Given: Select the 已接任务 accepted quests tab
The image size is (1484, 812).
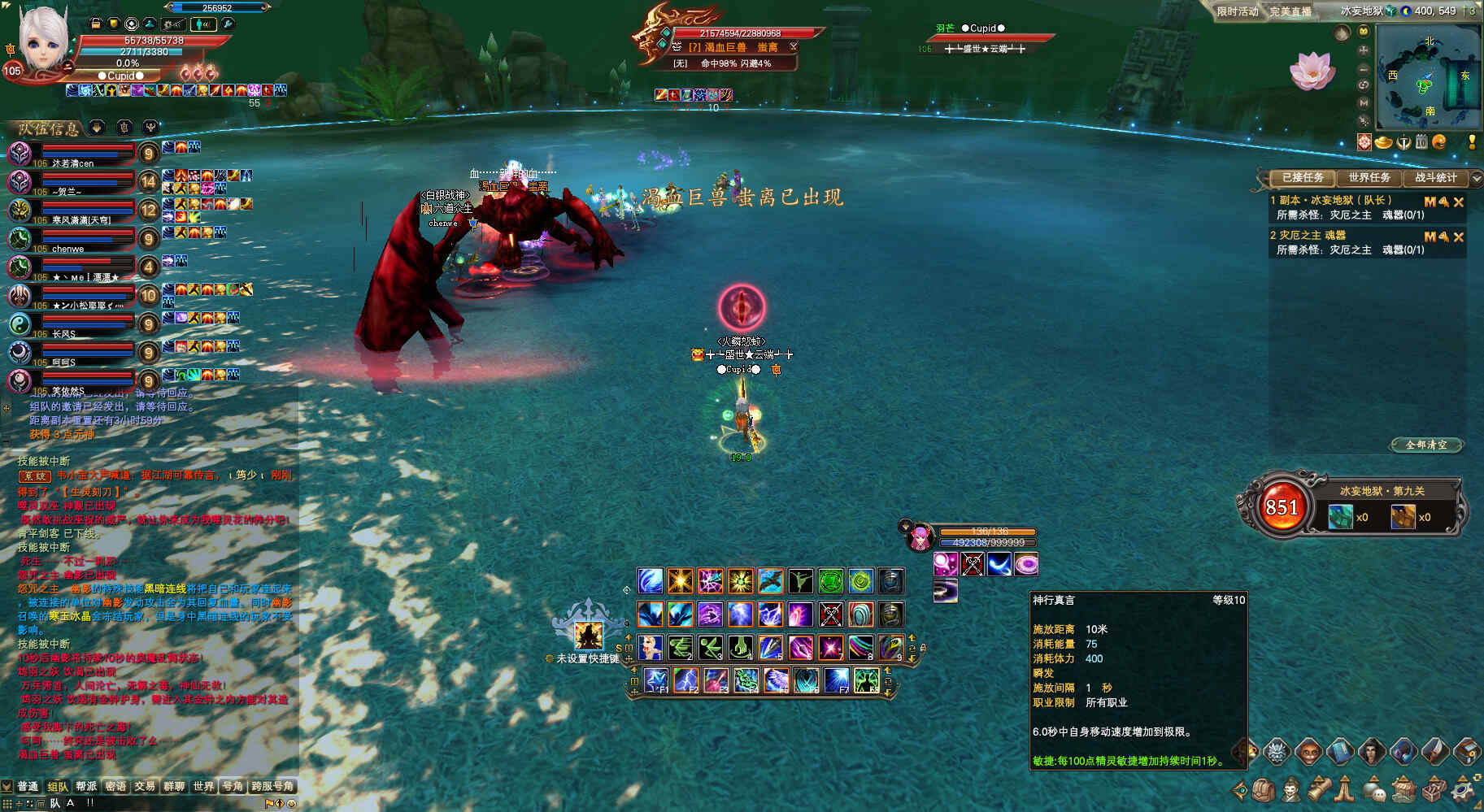Looking at the screenshot, I should point(1302,177).
